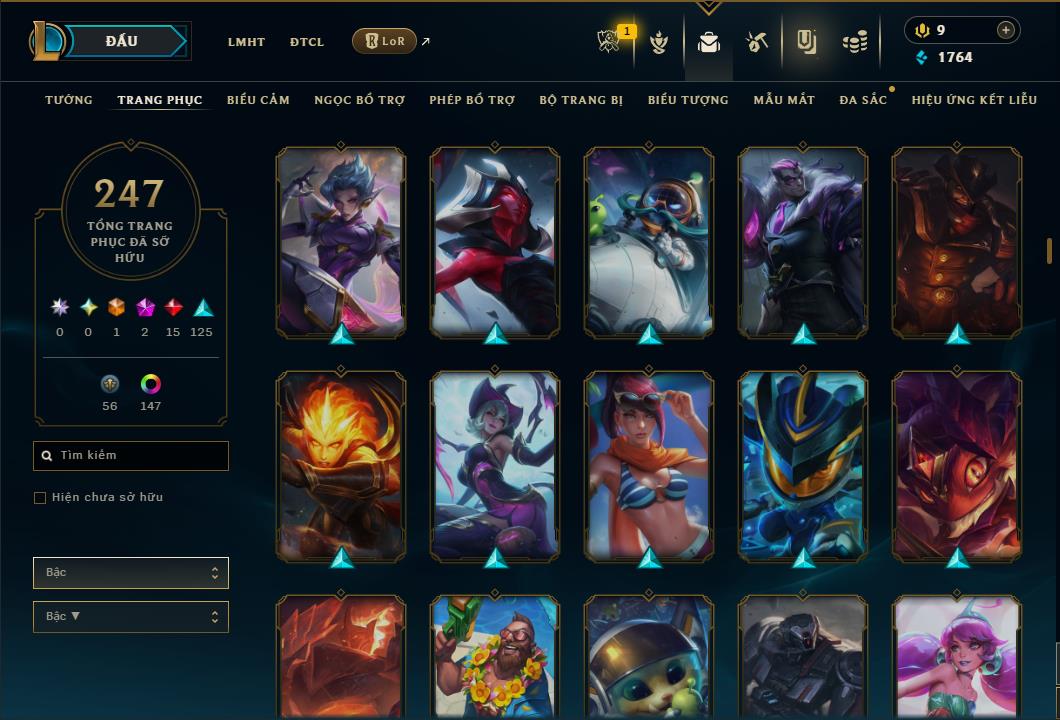Screen dimensions: 1060x720
Task: Choose the red-haired bikini pool party skin
Action: click(x=649, y=464)
